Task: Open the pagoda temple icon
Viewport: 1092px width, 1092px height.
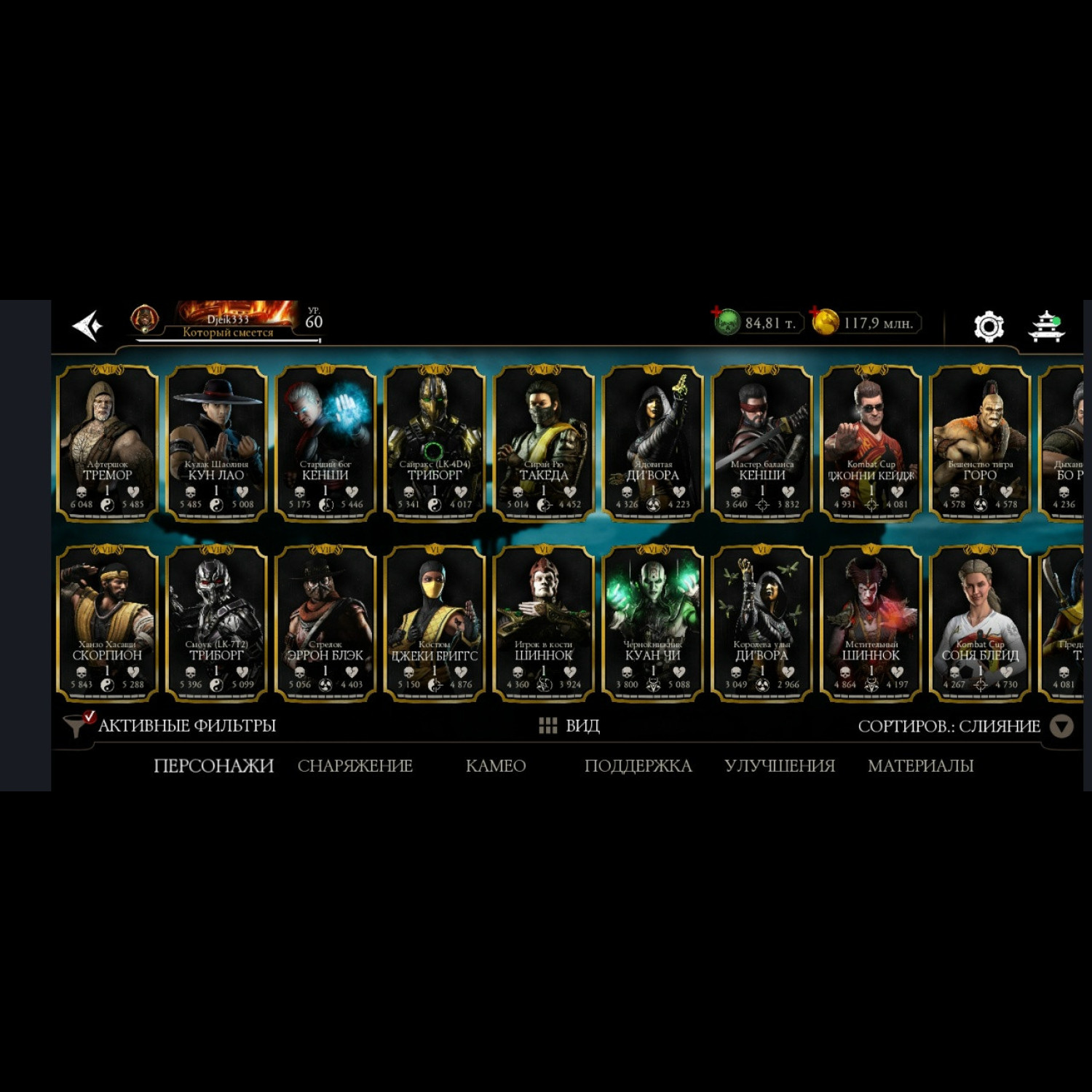Action: pyautogui.click(x=1046, y=326)
